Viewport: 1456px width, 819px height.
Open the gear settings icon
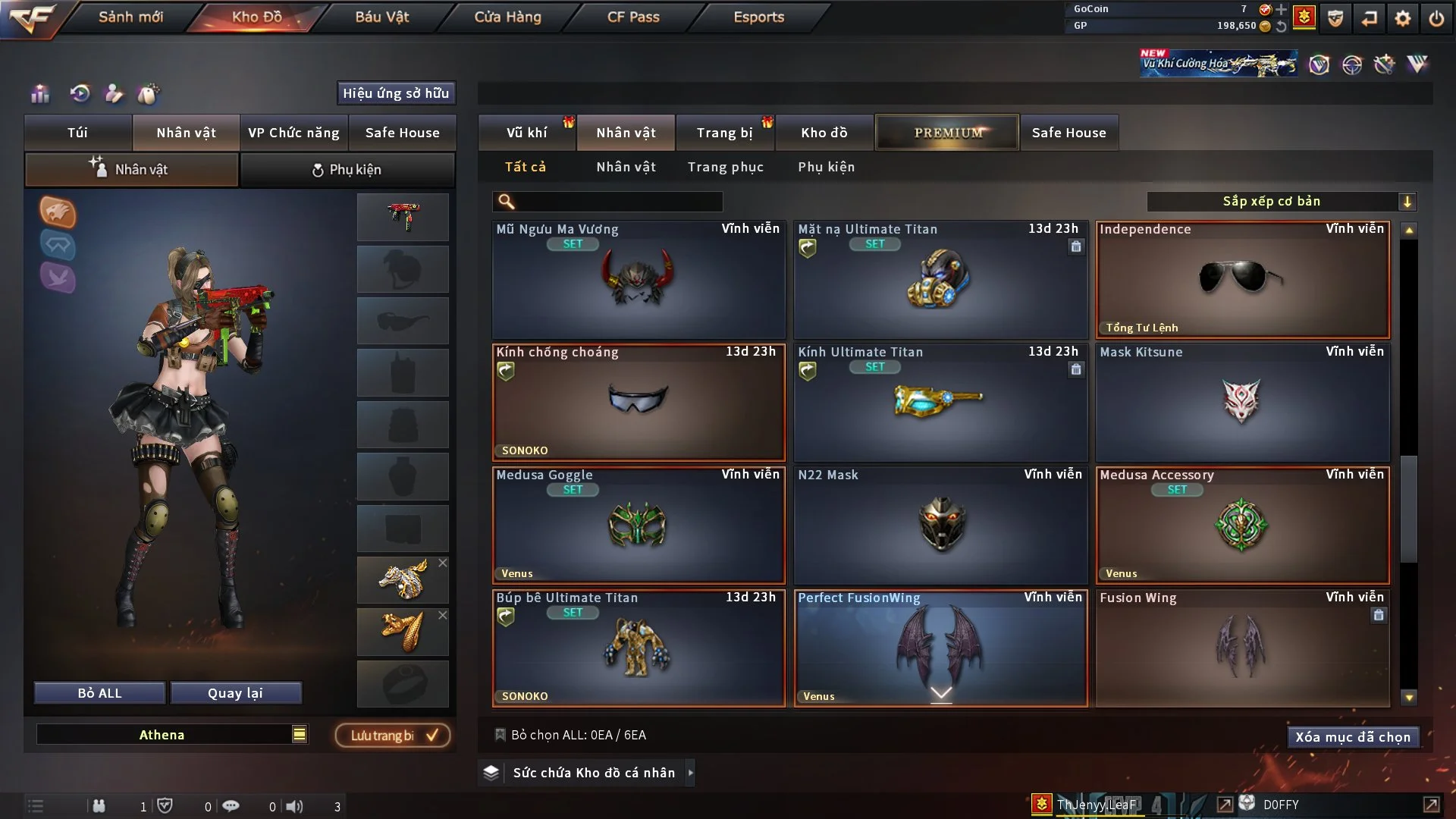point(1402,18)
